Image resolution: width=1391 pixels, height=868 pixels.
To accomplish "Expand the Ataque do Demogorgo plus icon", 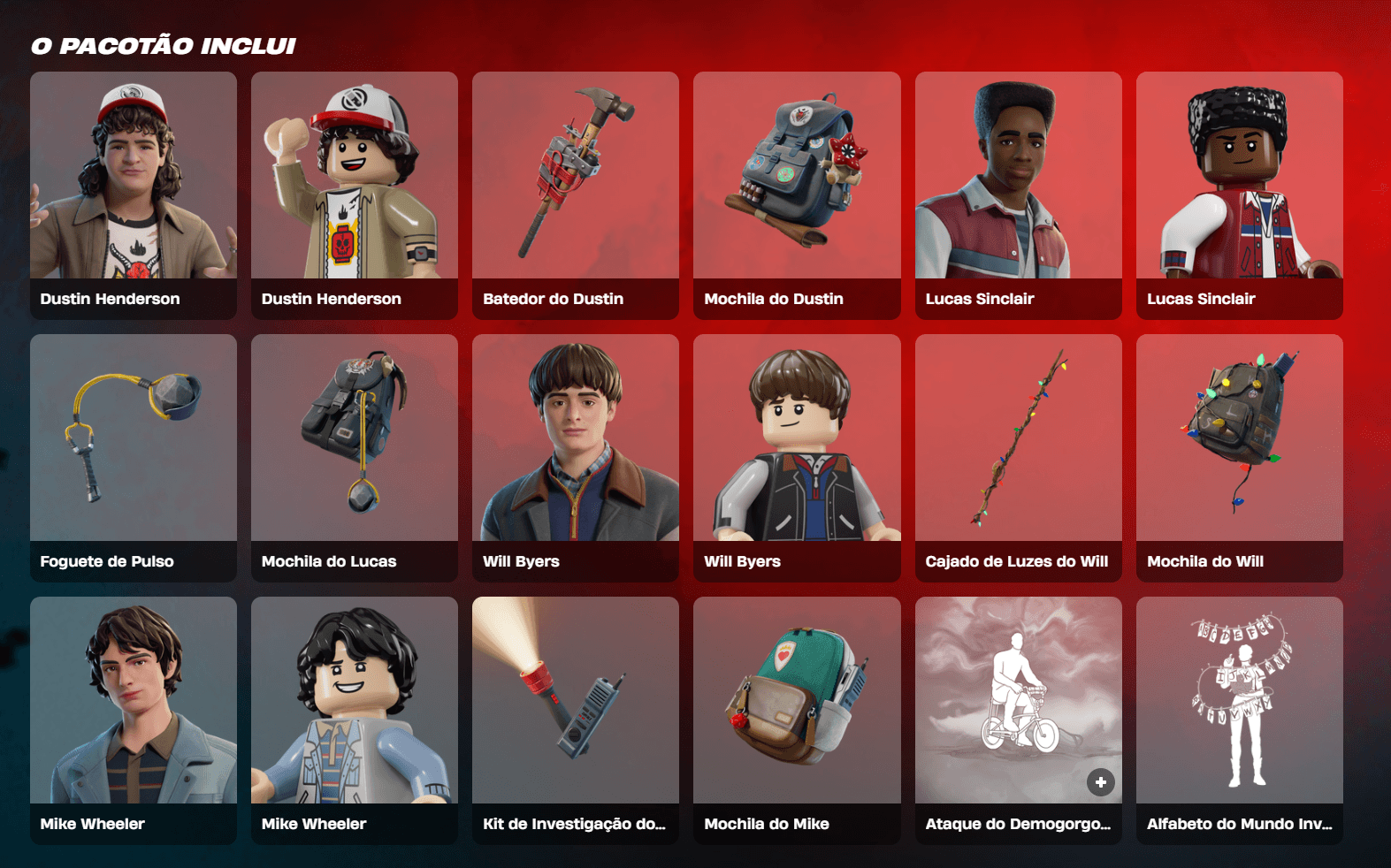I will [x=1101, y=781].
